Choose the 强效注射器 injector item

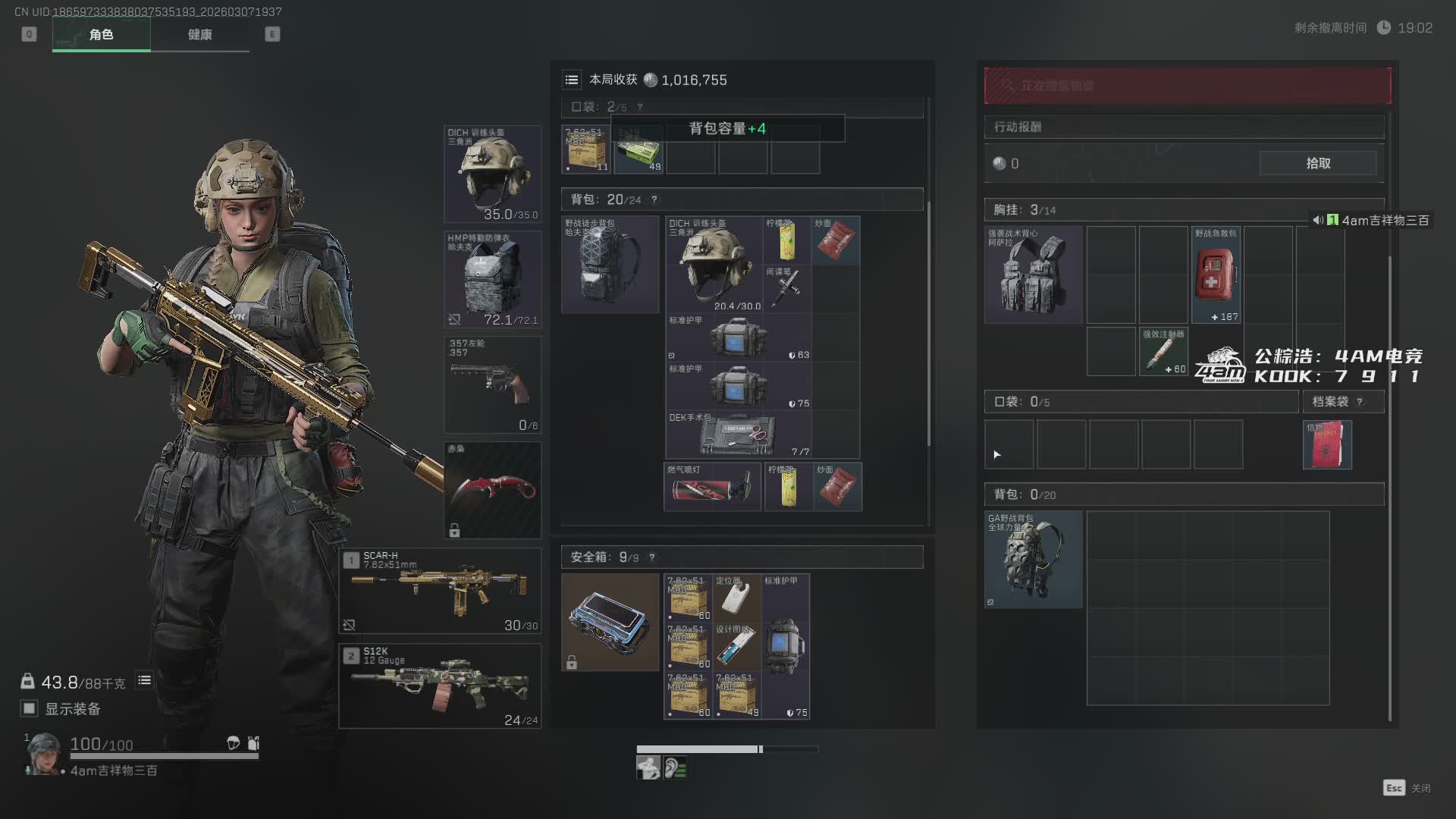coord(1163,351)
